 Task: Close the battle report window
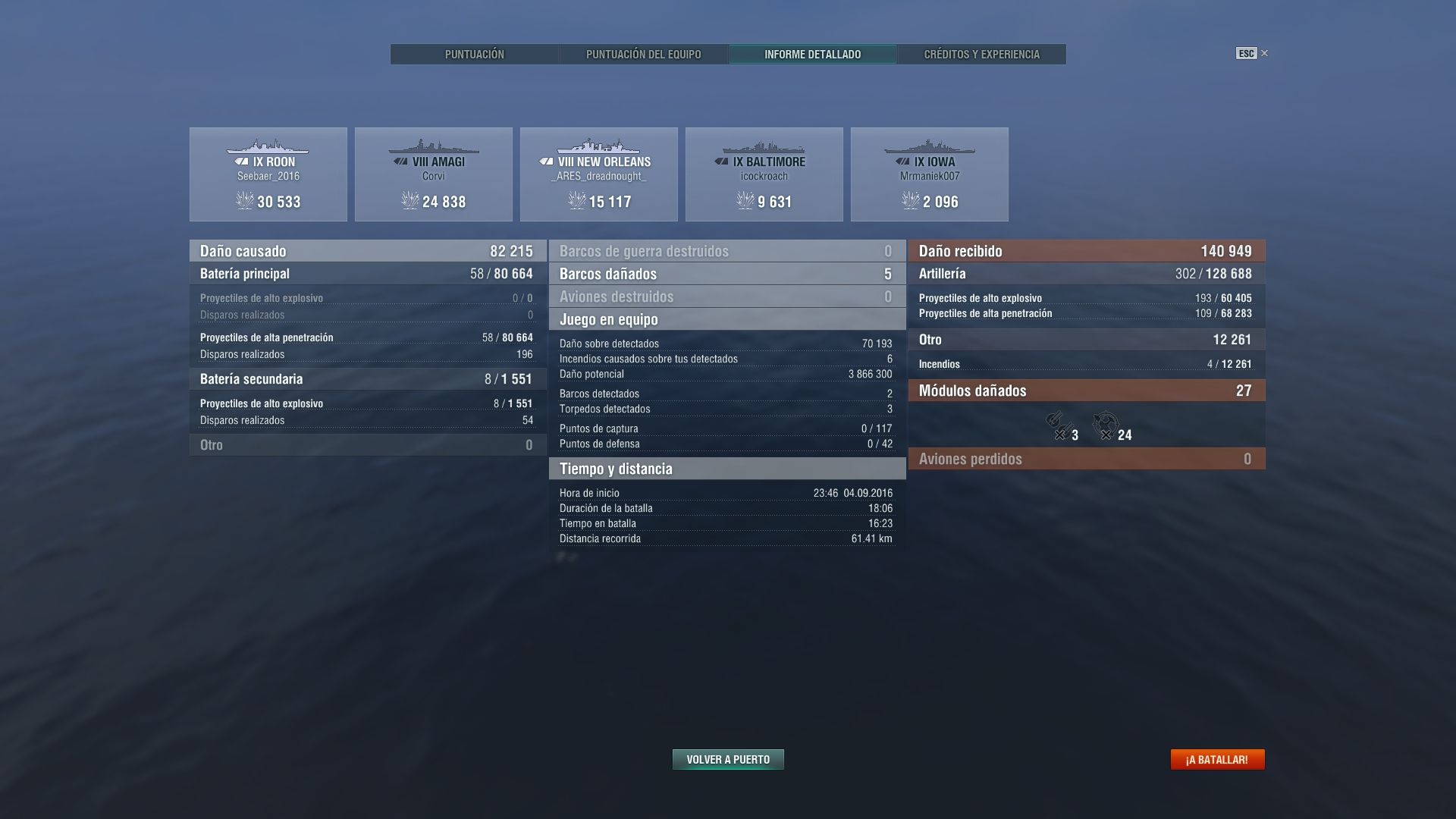1264,53
